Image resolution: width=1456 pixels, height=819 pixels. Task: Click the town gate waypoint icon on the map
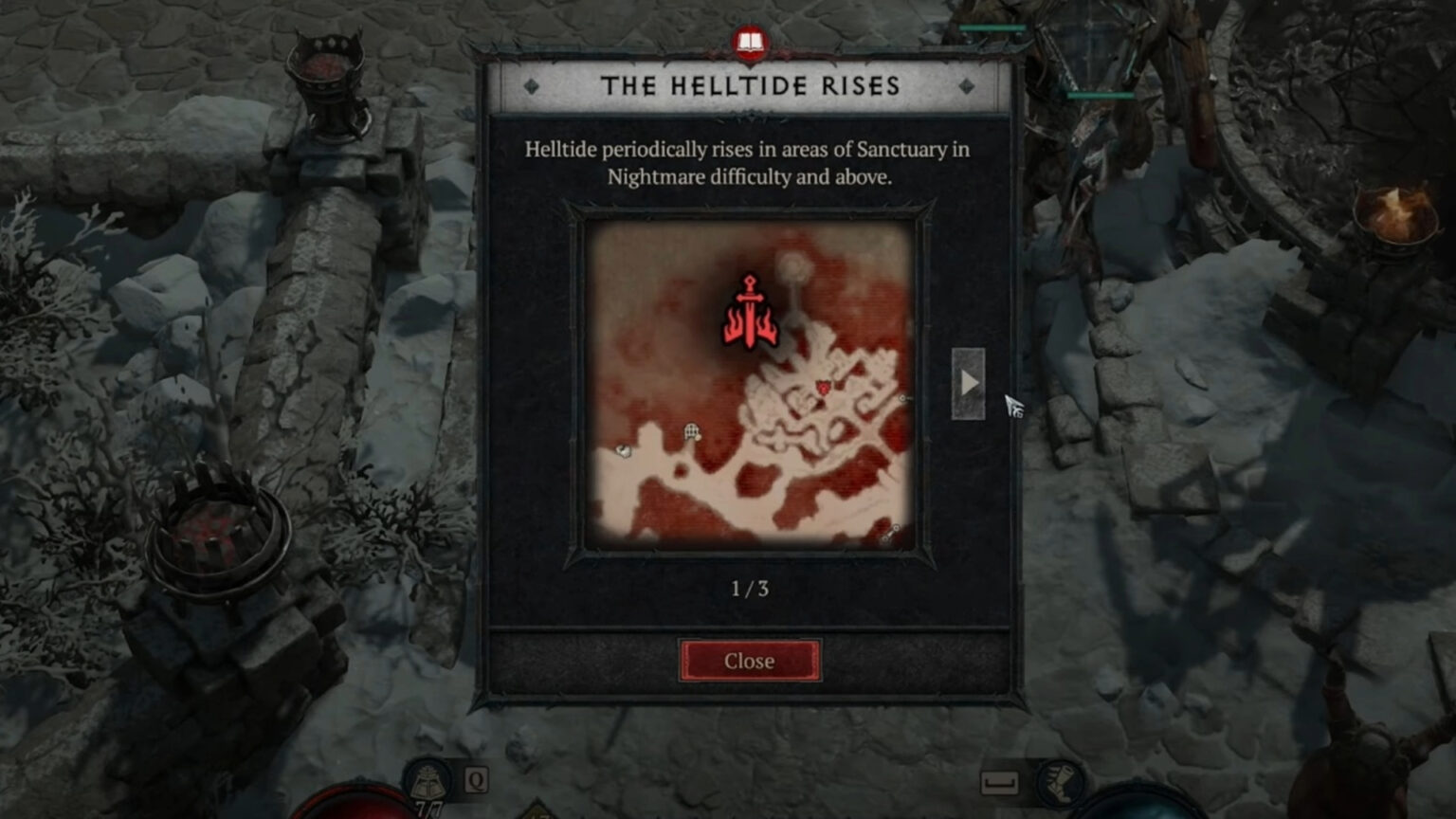coord(690,429)
